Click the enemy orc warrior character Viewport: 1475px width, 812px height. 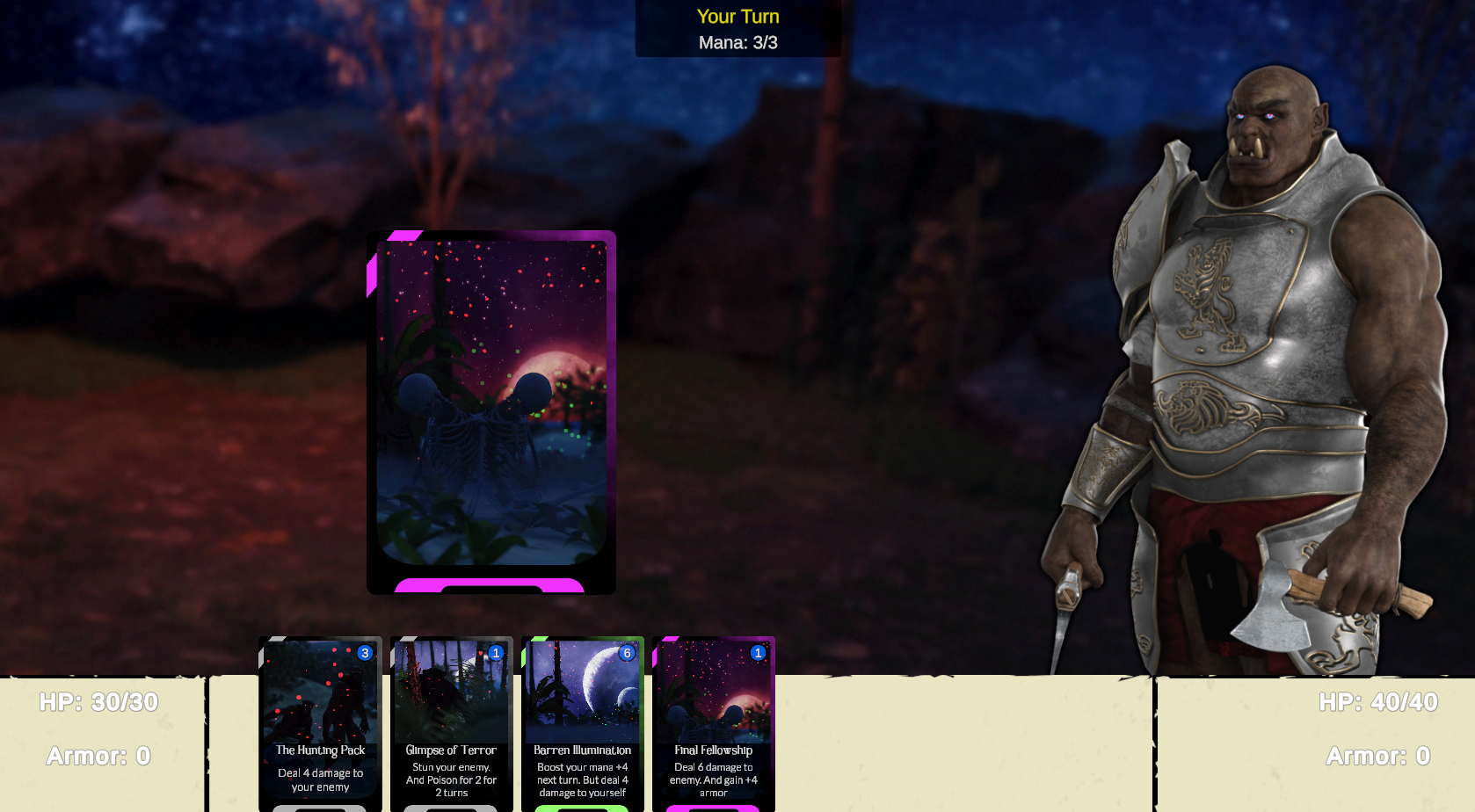[x=1248, y=352]
